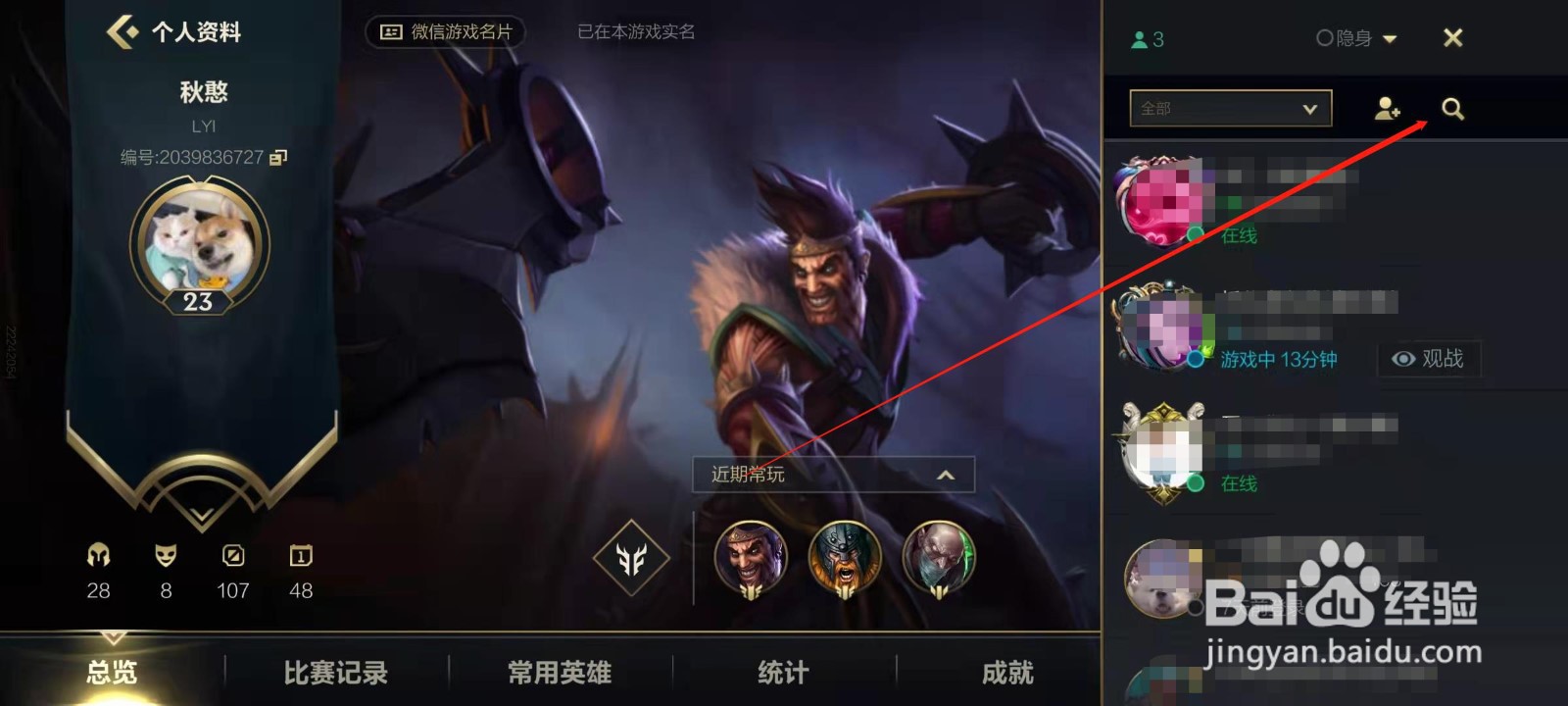Image resolution: width=1568 pixels, height=706 pixels.
Task: Click the red crest emblem beside recent champions
Action: [x=632, y=559]
